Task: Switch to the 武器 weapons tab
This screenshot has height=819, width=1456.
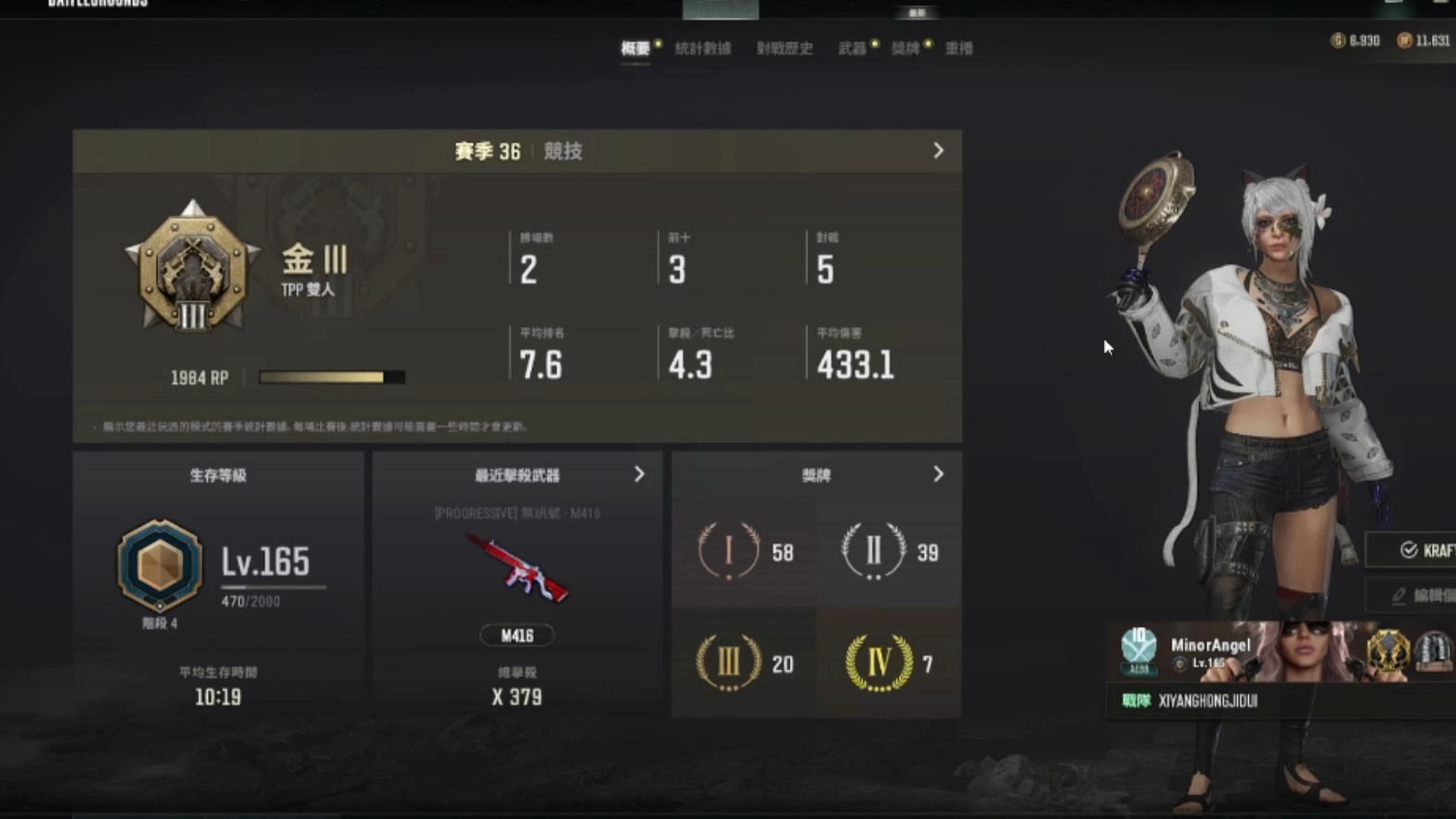Action: [x=852, y=49]
